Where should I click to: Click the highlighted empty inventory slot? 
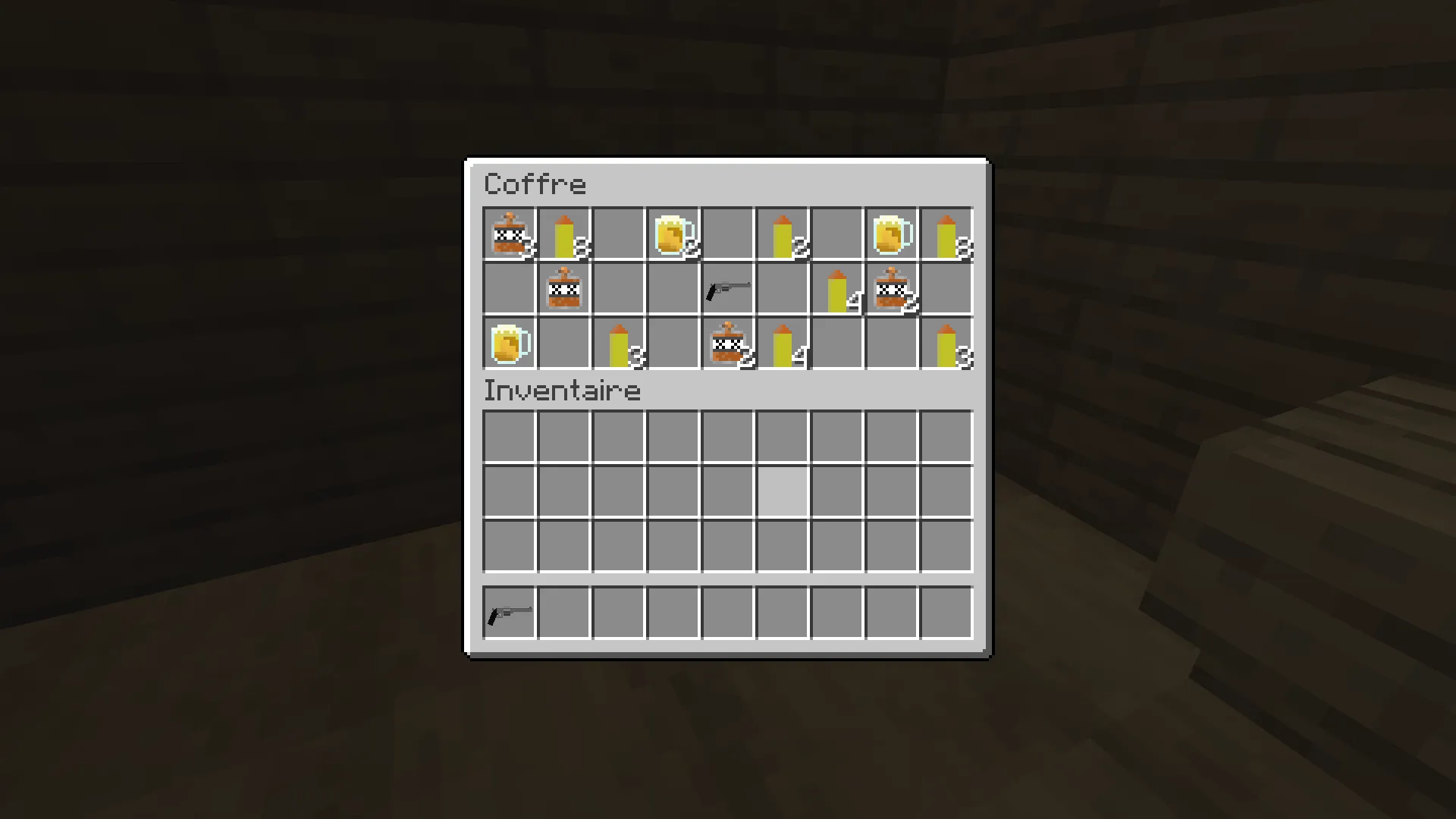(x=781, y=491)
